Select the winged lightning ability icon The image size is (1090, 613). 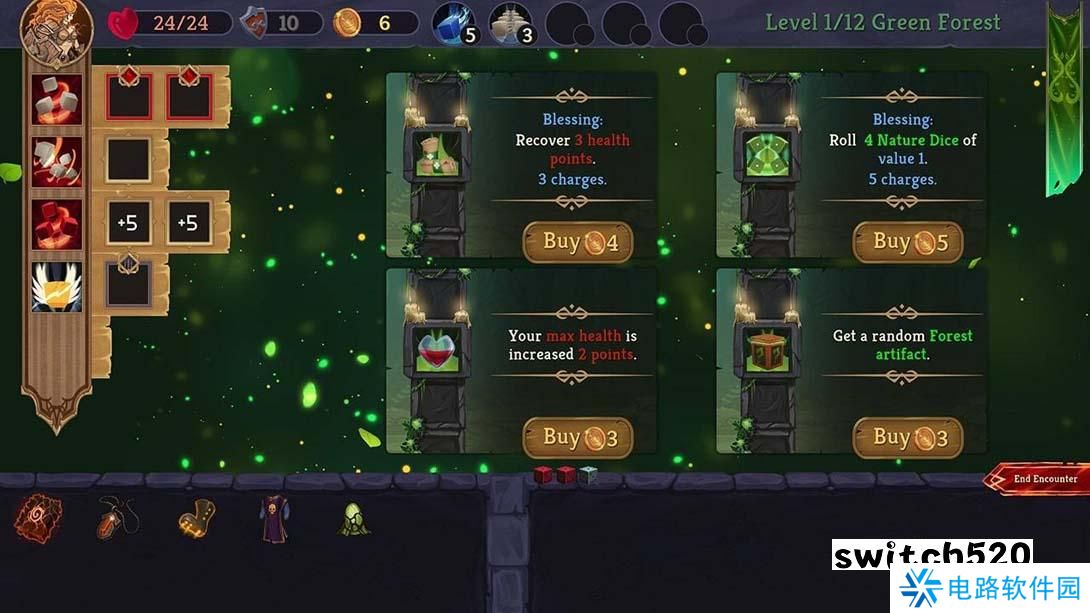click(57, 287)
